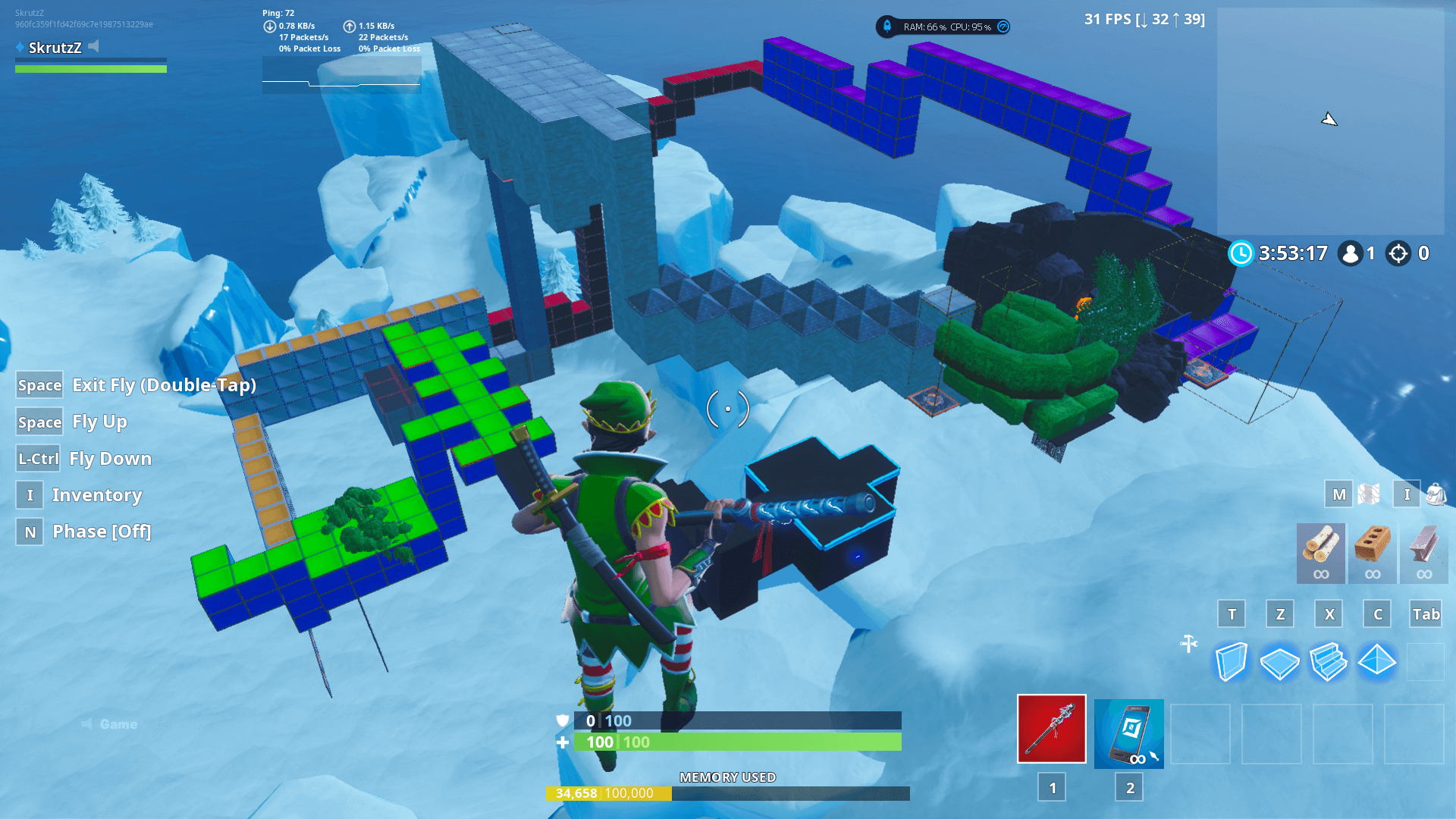Select the pyramid roof build piece icon
This screenshot has width=1456, height=819.
click(1376, 661)
